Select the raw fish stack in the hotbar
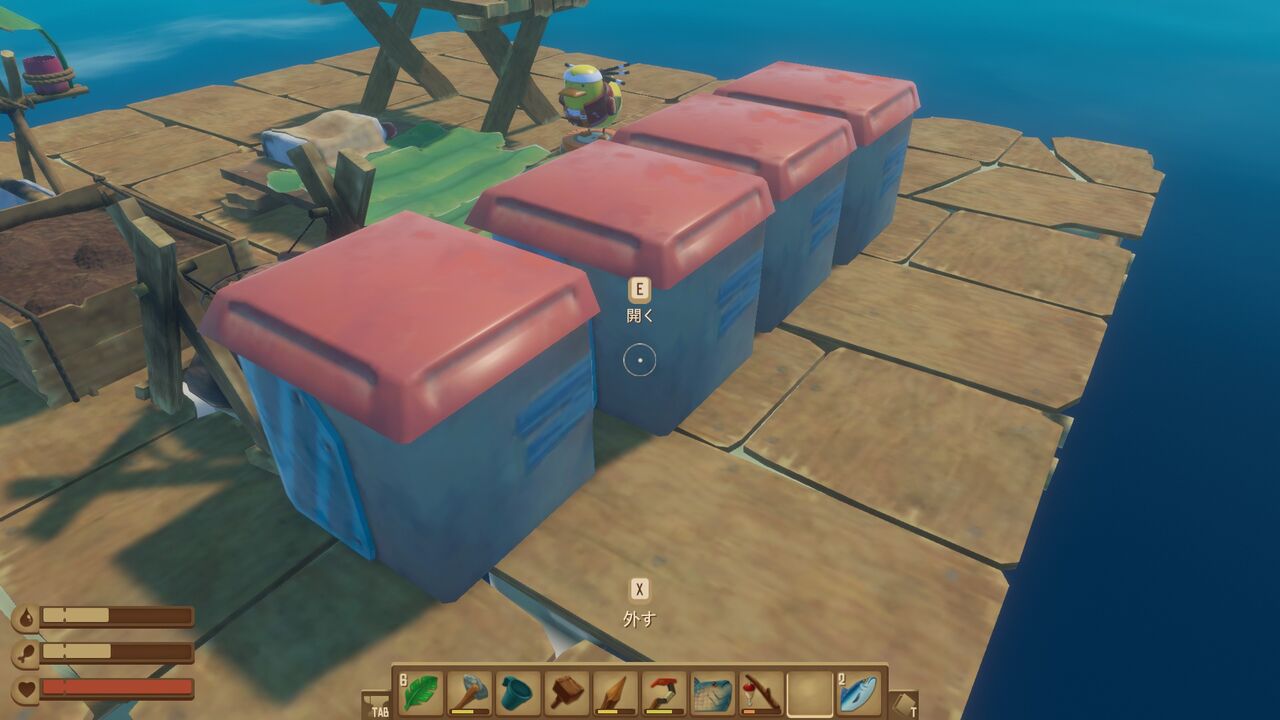Screen dimensions: 1280x720 [858, 688]
